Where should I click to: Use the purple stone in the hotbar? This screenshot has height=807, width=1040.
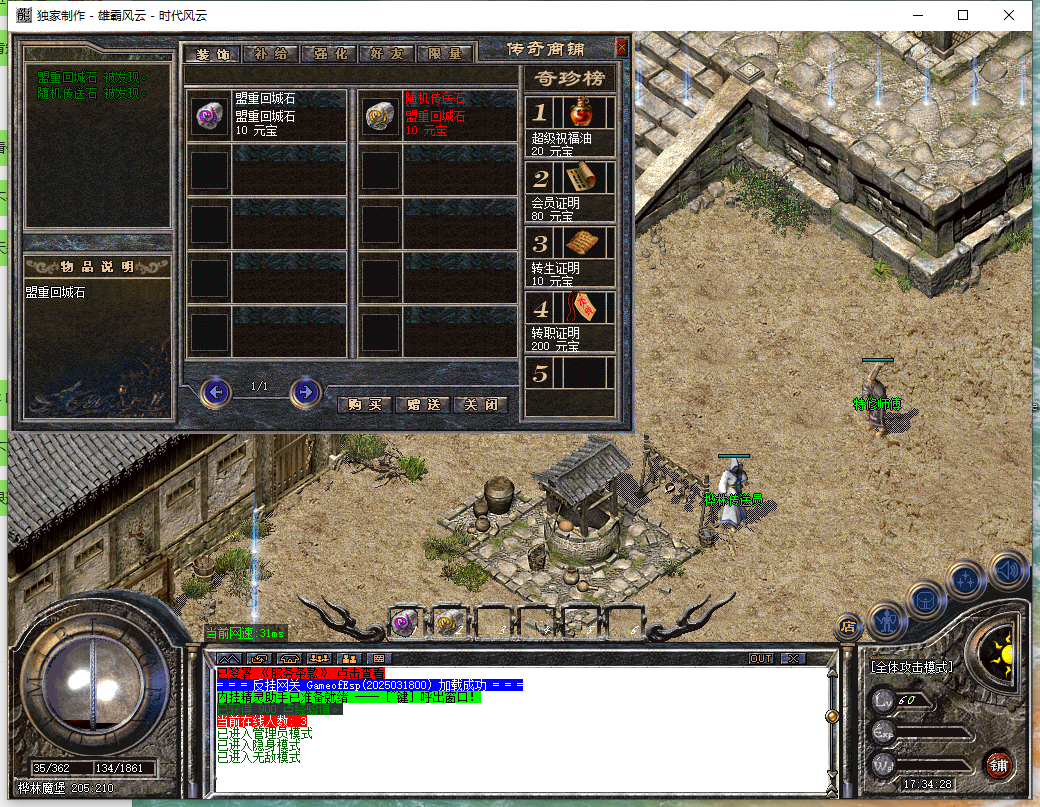404,622
